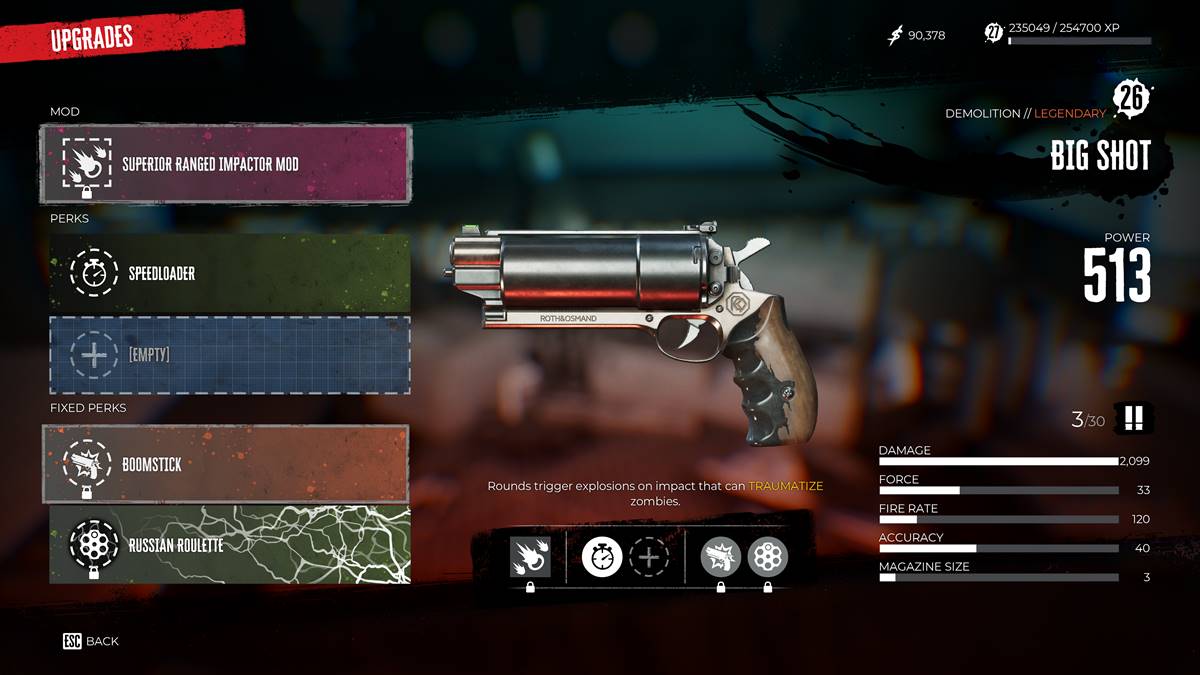
Task: Select the Boomstick fixed perk
Action: [226, 464]
